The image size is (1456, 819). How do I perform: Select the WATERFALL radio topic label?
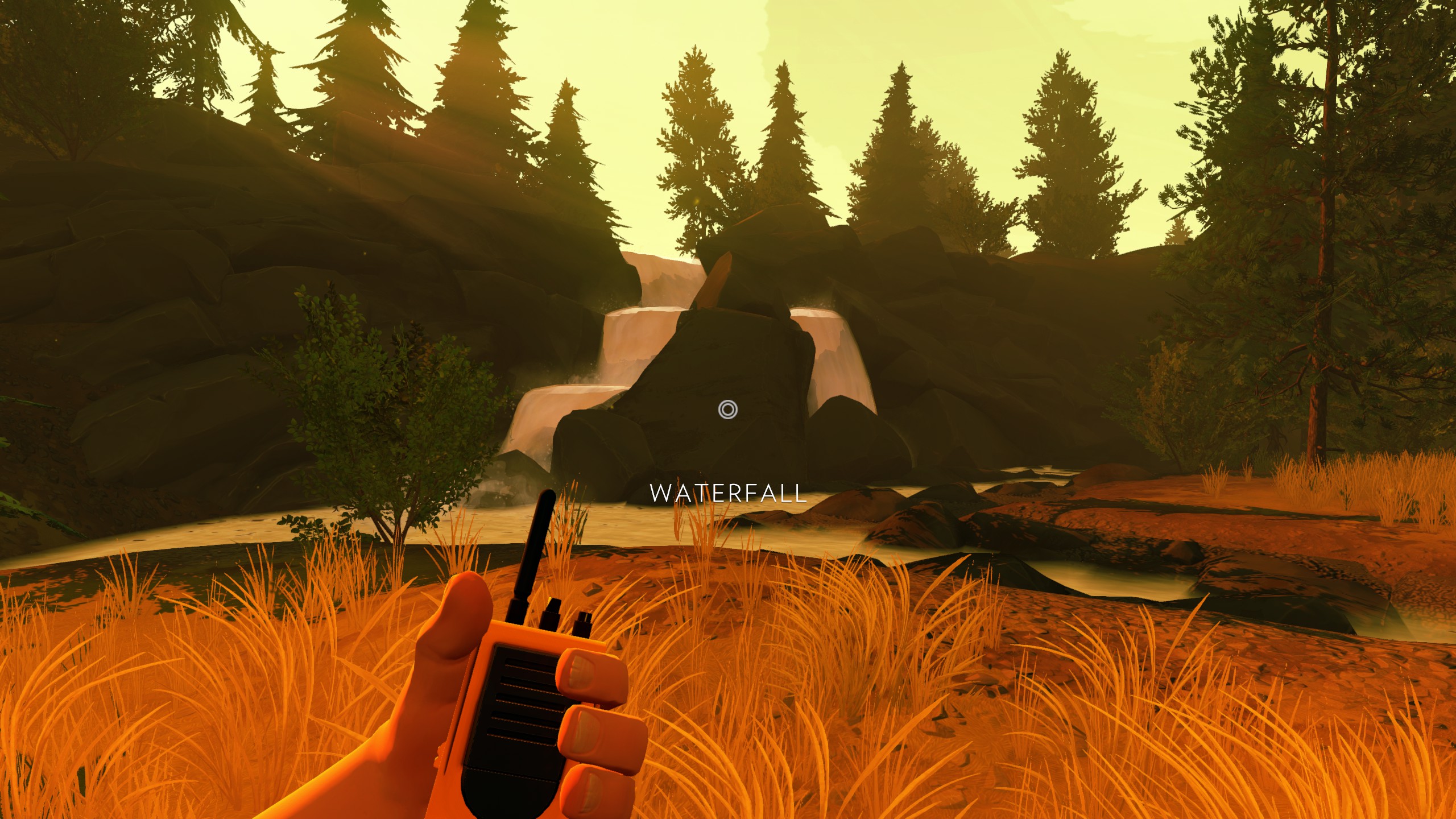pos(728,493)
